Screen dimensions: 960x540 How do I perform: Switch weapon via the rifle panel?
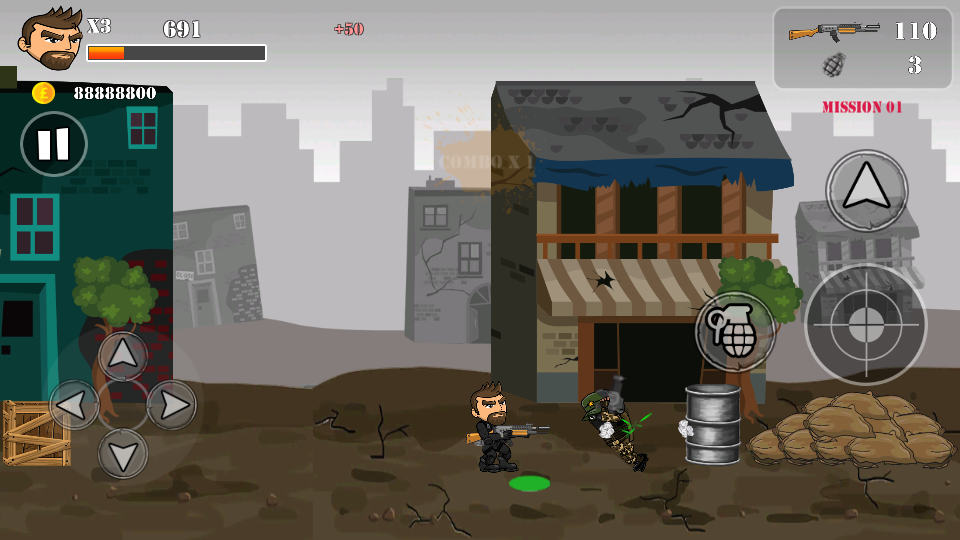(x=862, y=48)
